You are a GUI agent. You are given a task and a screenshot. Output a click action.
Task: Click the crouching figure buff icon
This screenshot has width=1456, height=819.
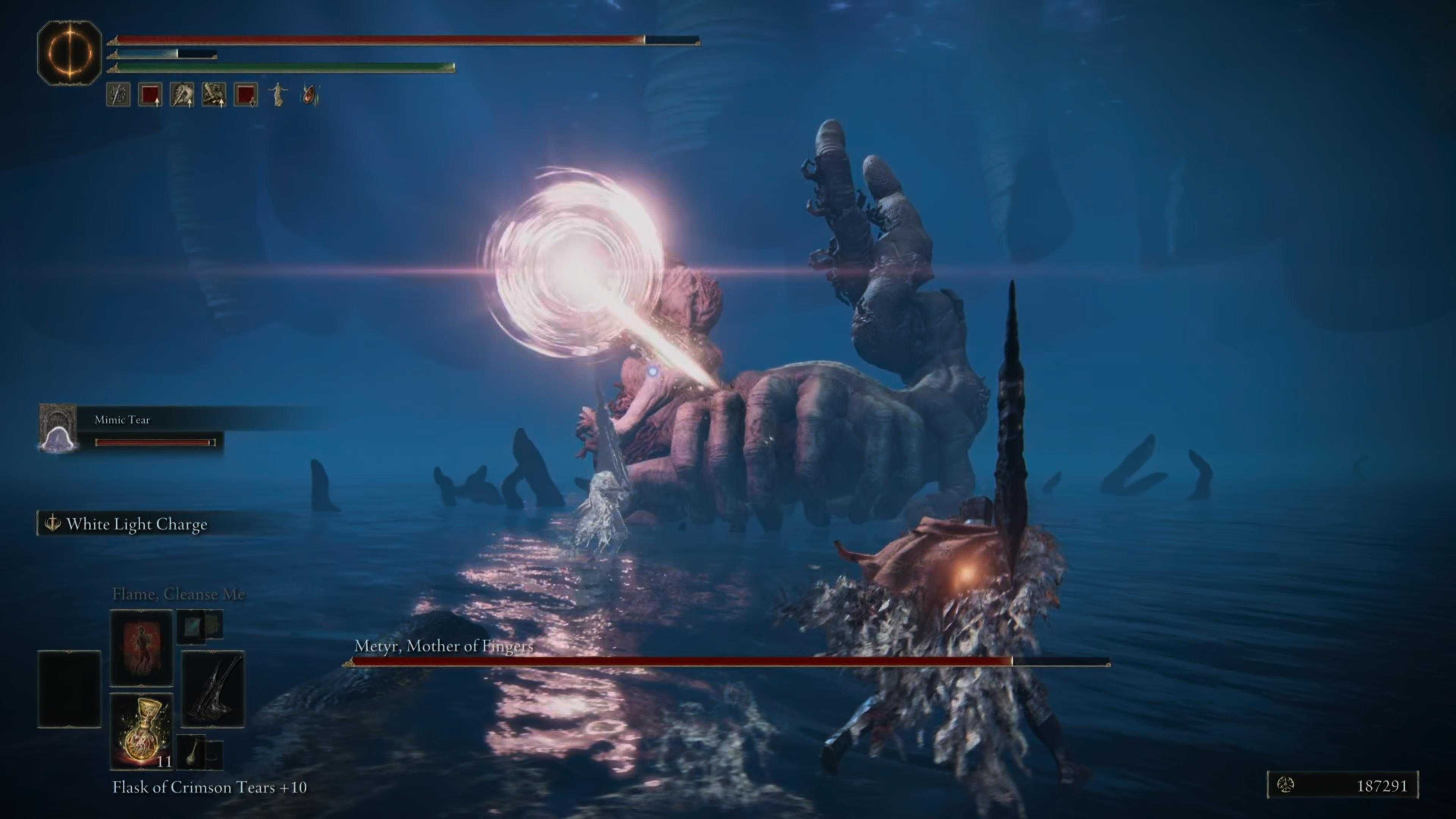[245, 95]
